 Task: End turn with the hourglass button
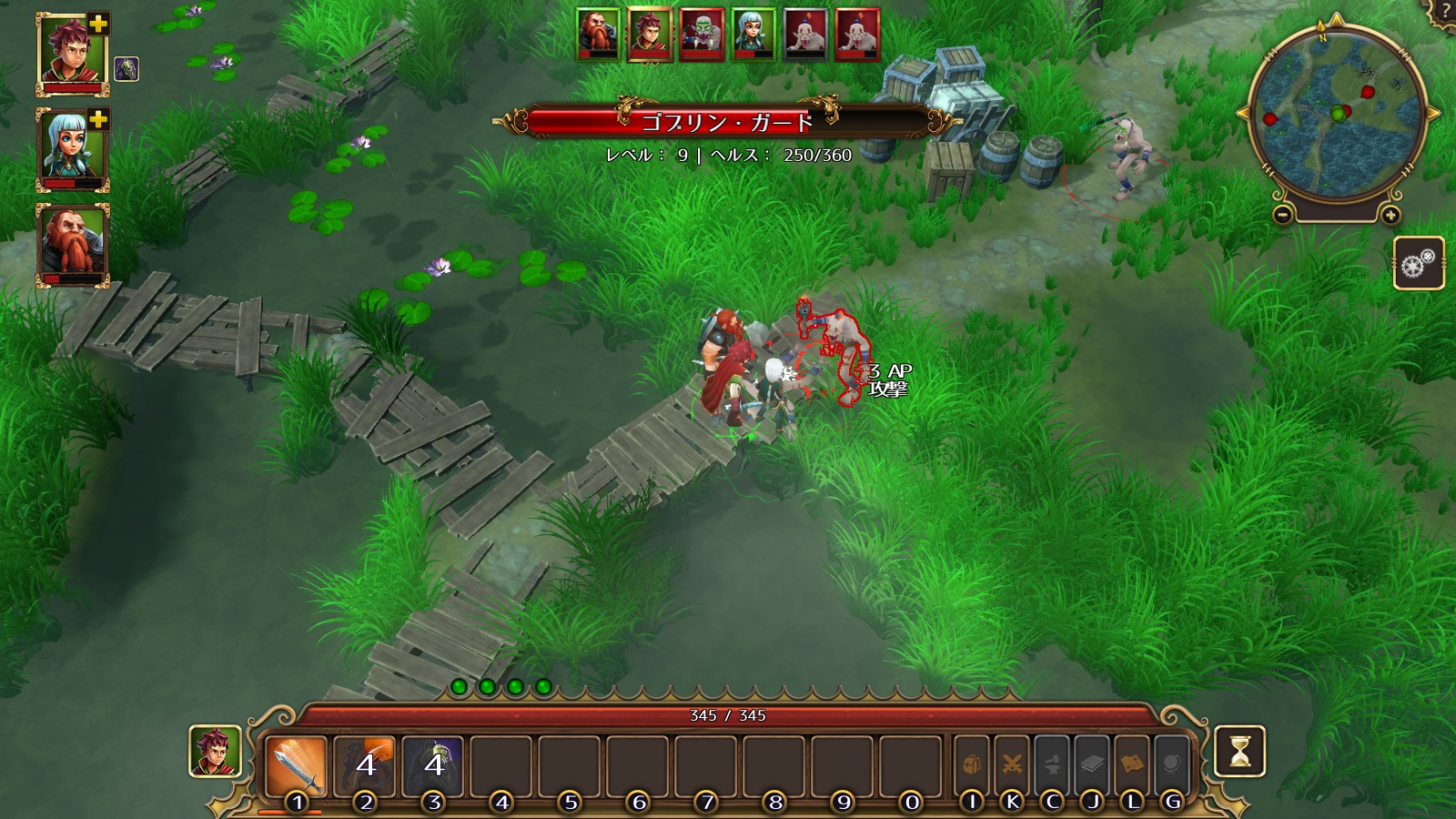click(1239, 751)
